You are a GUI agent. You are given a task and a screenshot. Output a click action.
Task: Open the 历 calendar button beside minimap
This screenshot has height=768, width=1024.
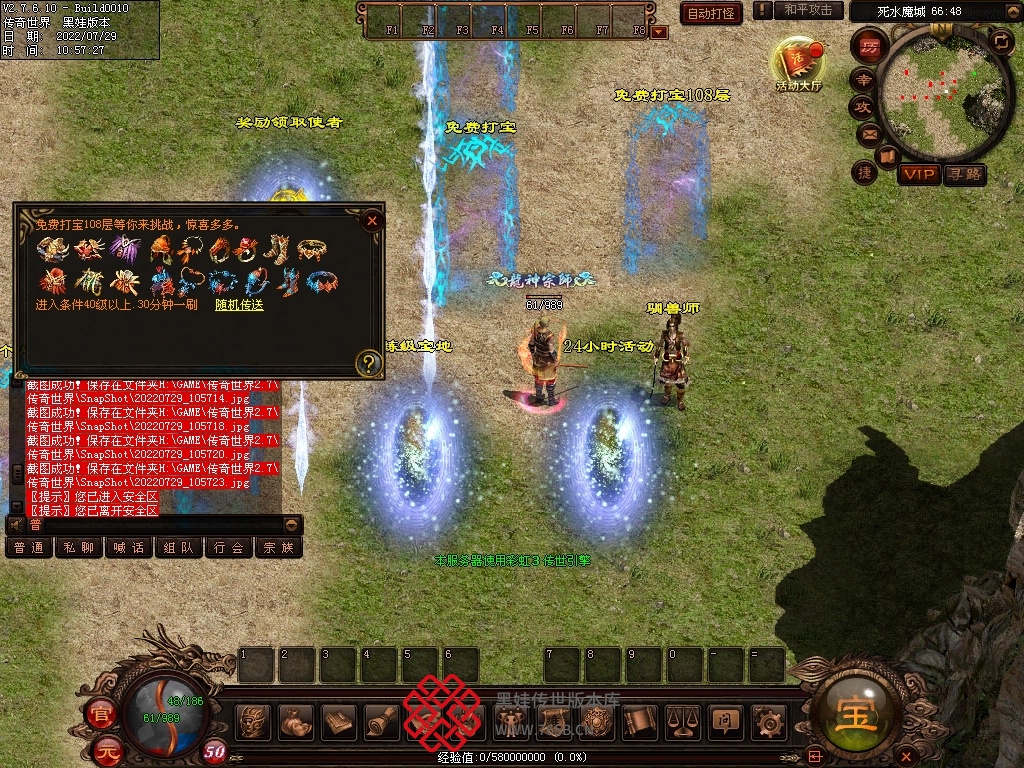click(870, 46)
